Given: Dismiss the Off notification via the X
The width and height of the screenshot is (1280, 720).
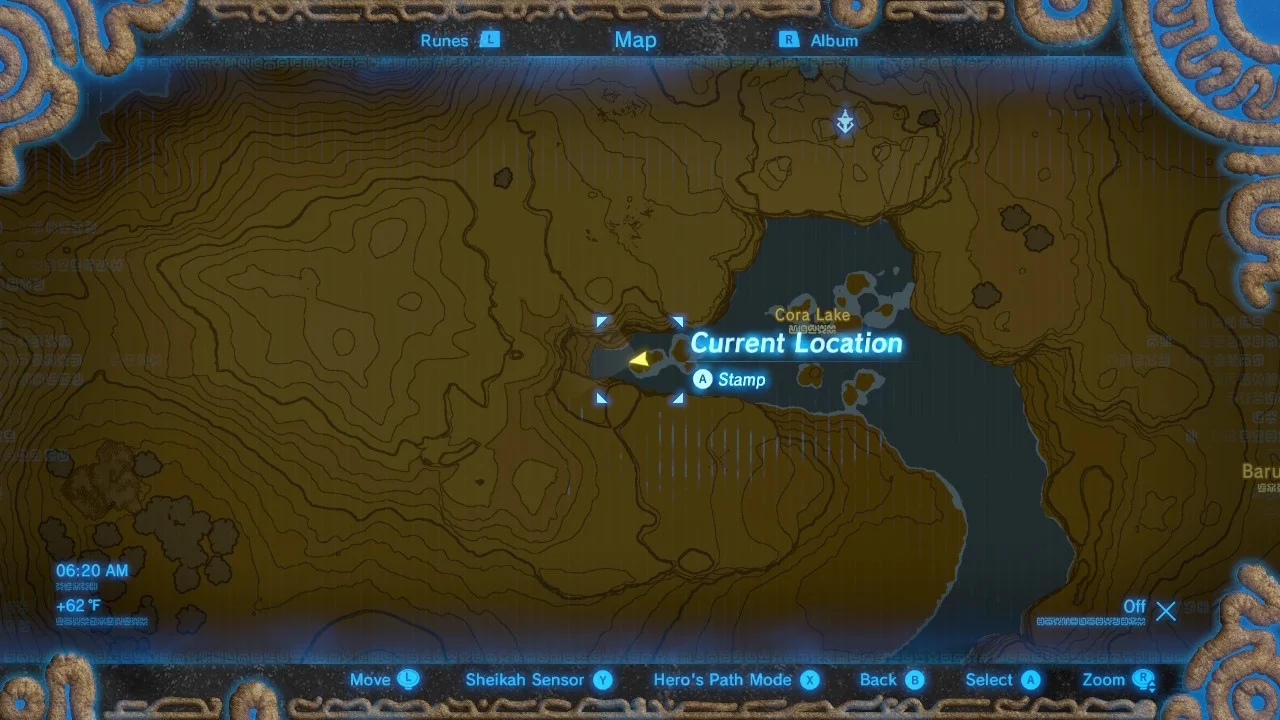Looking at the screenshot, I should coord(1166,611).
